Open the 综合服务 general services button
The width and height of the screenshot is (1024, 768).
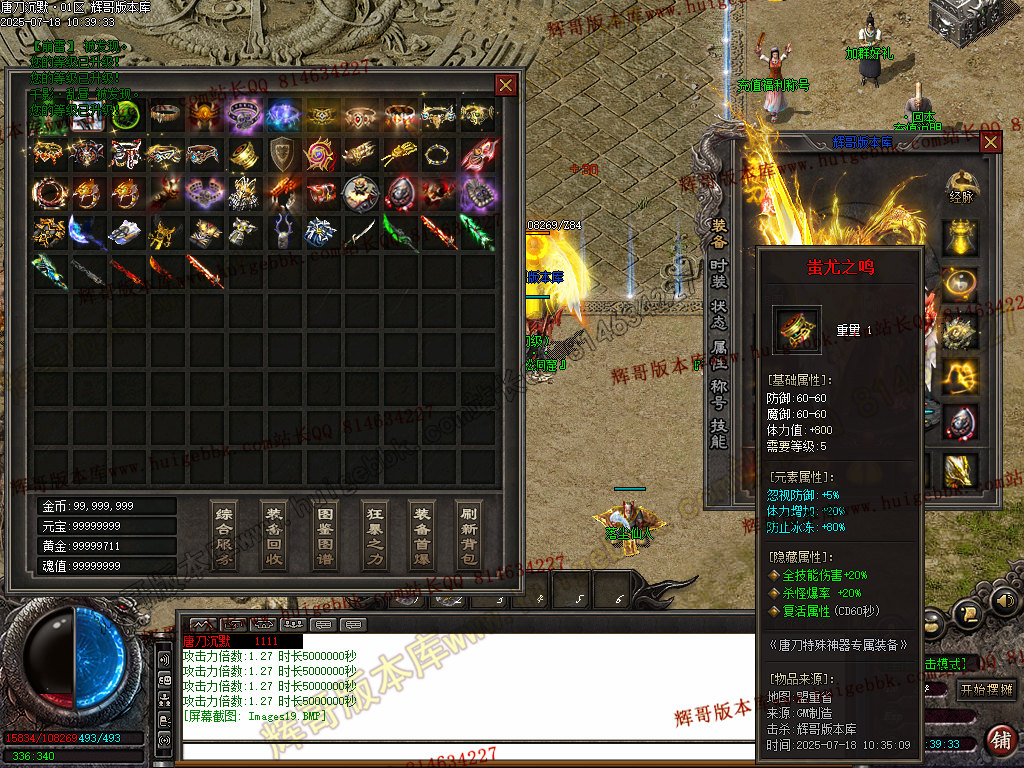pos(225,535)
